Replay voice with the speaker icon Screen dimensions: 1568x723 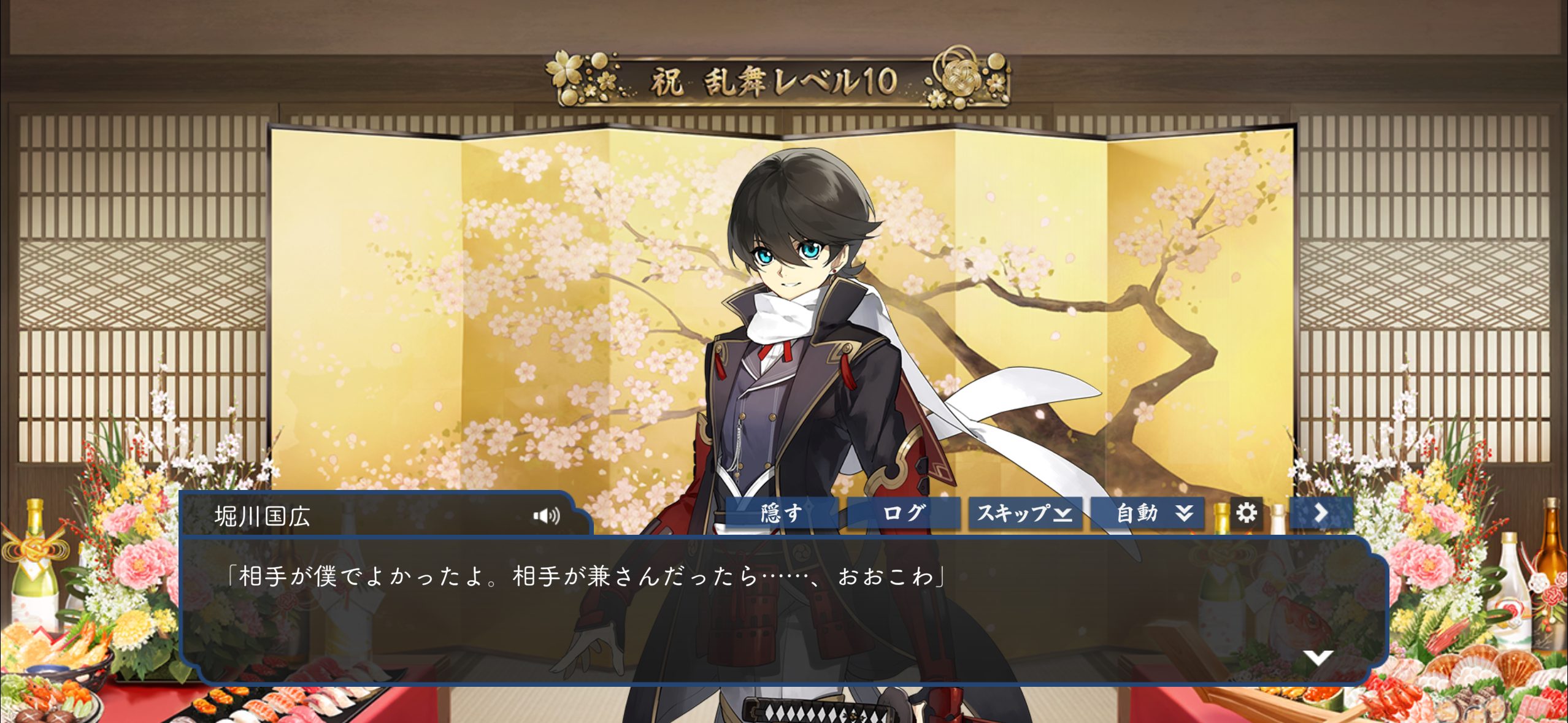(x=546, y=516)
